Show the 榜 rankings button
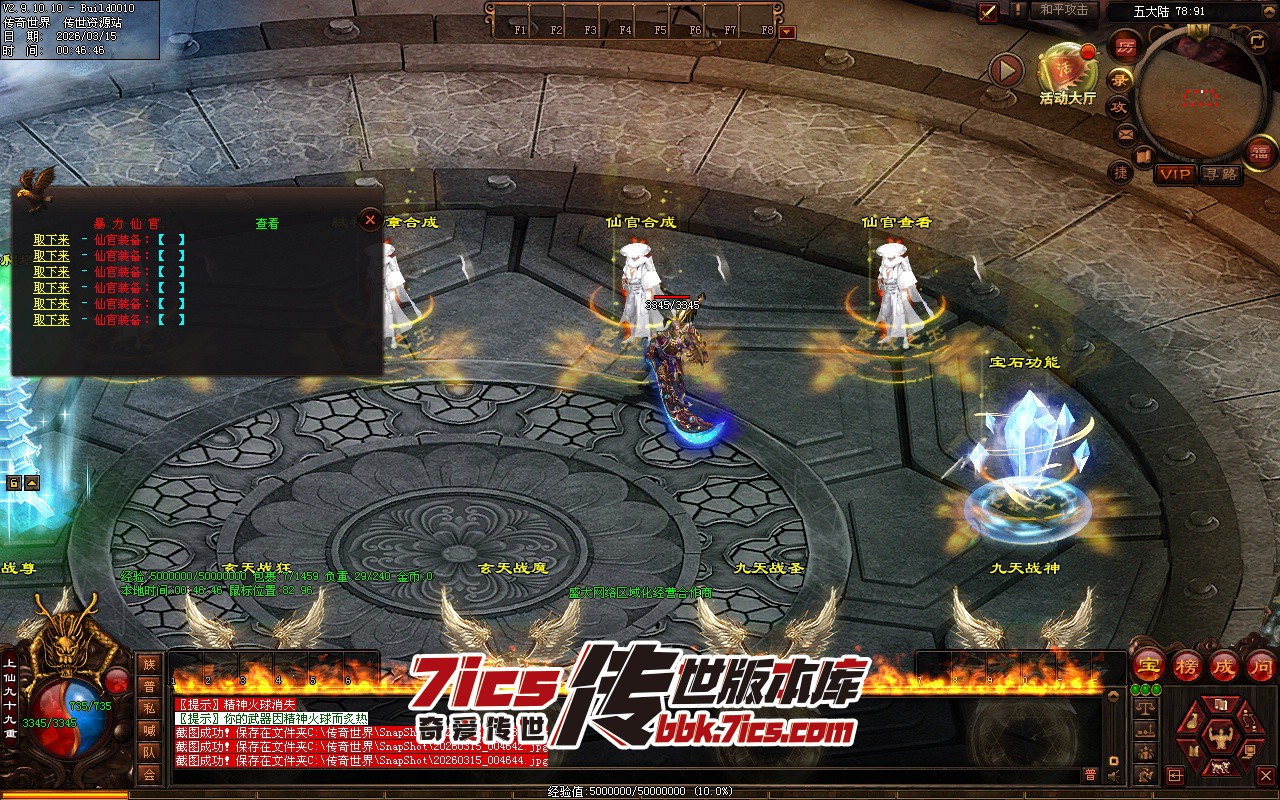1280x800 pixels. pos(1187,665)
